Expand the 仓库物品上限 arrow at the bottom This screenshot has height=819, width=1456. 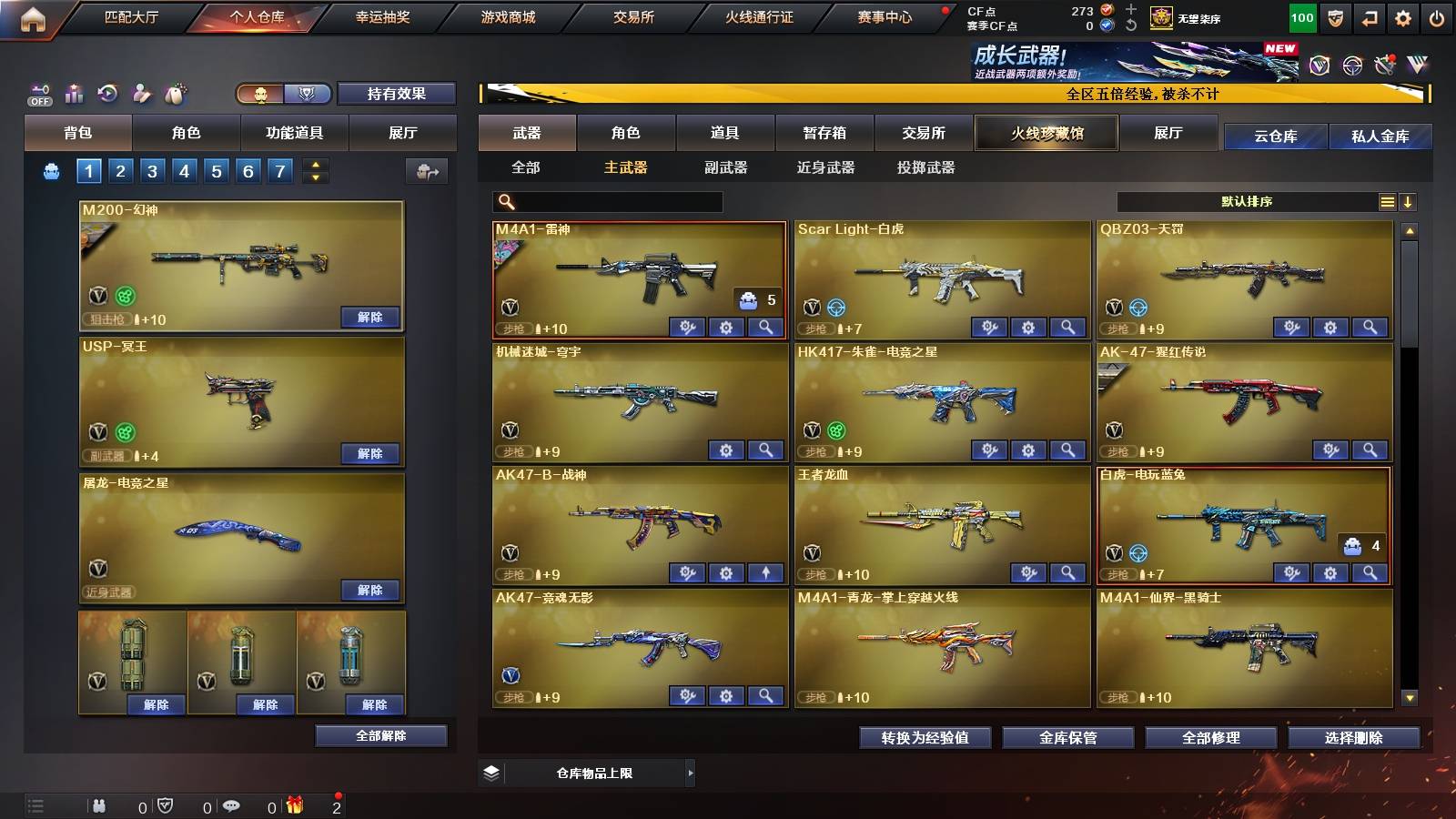click(691, 773)
